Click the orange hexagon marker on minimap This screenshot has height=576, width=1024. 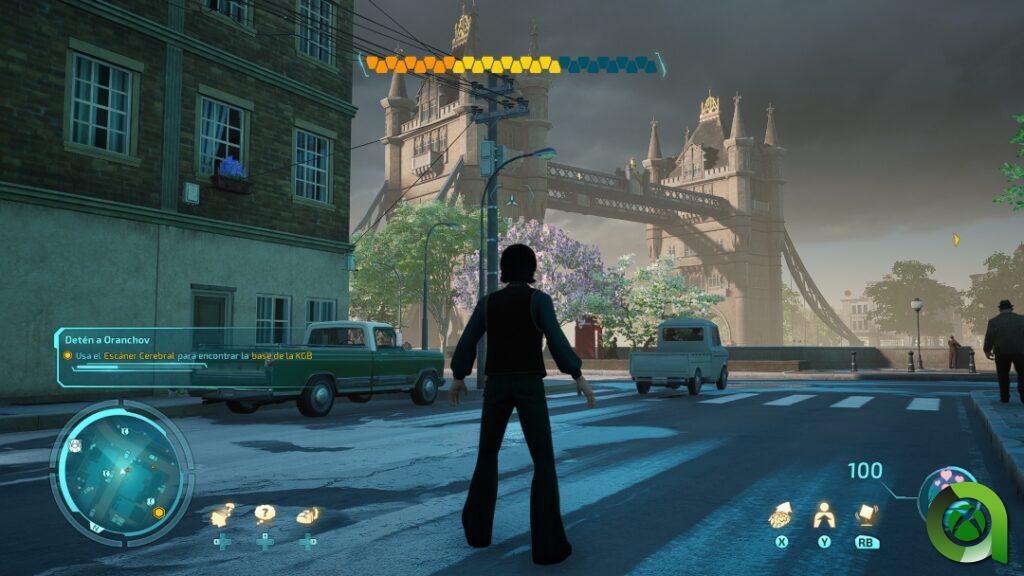tap(158, 513)
